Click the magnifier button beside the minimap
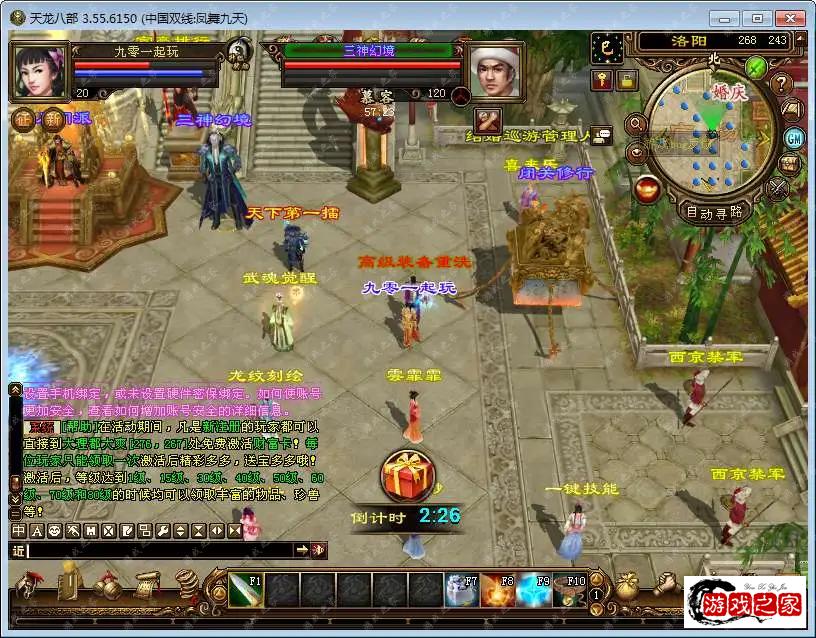The width and height of the screenshot is (816, 638). [634, 124]
